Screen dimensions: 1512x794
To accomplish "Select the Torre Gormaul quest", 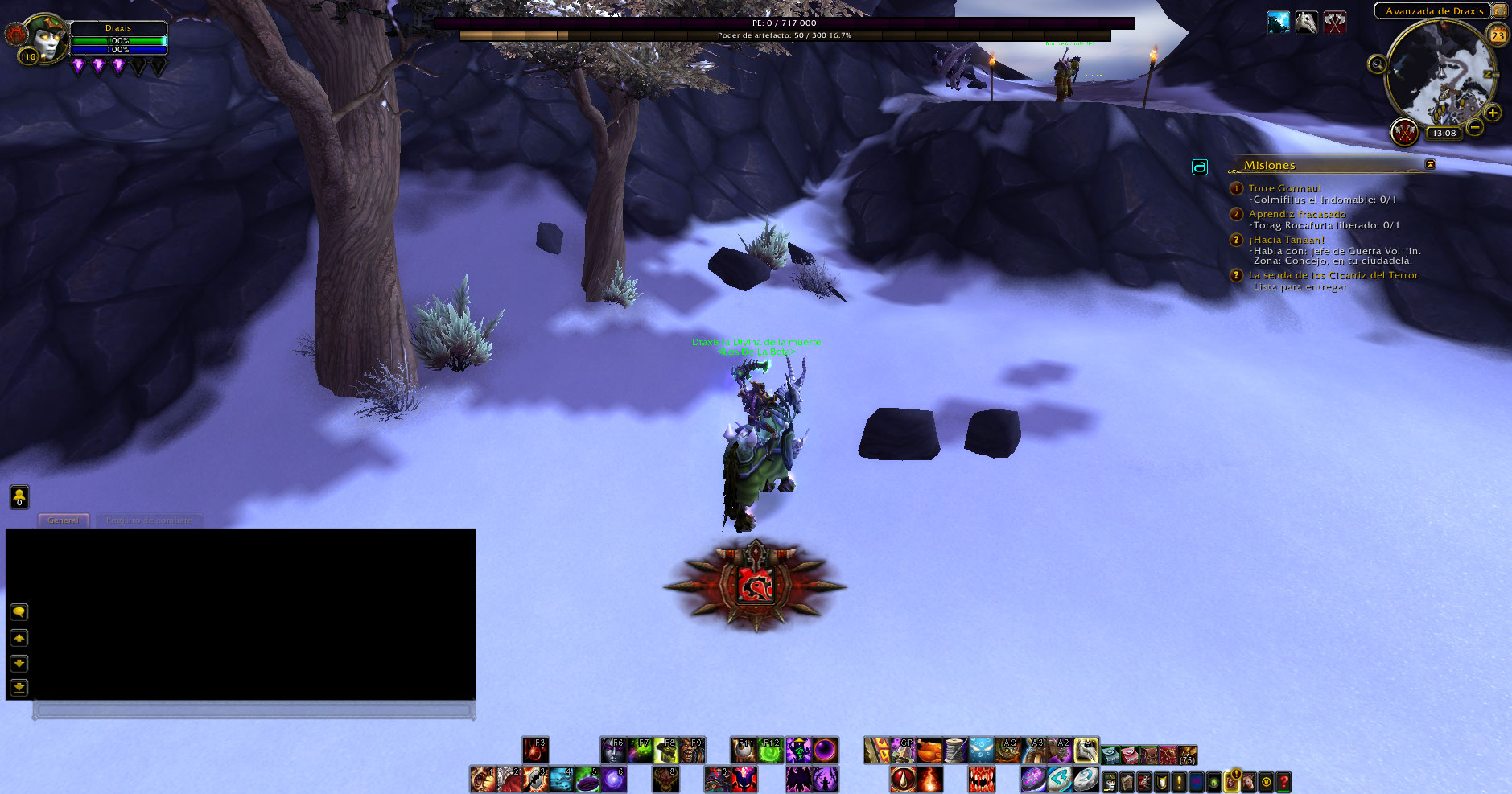I will (1284, 188).
